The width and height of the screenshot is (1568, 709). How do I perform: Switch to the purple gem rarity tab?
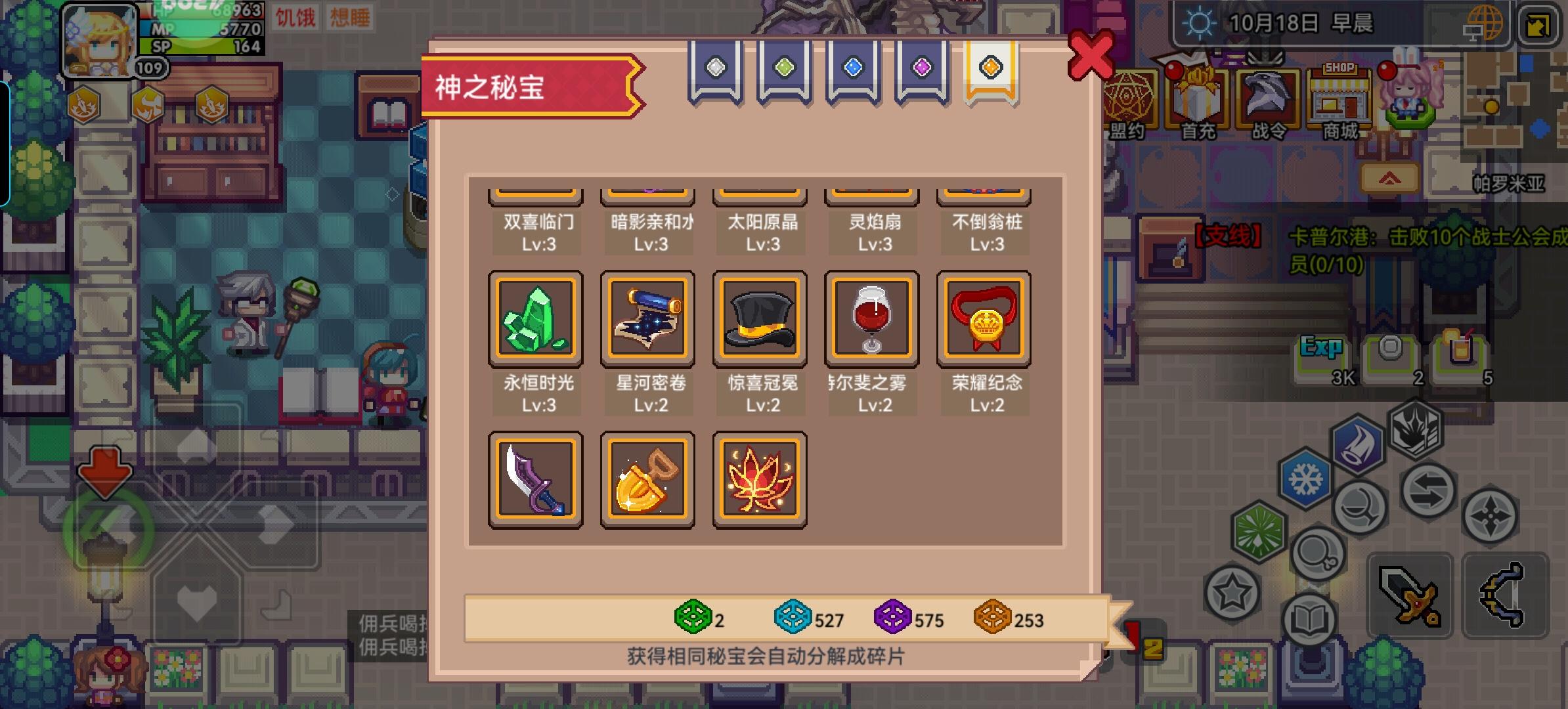tap(922, 69)
